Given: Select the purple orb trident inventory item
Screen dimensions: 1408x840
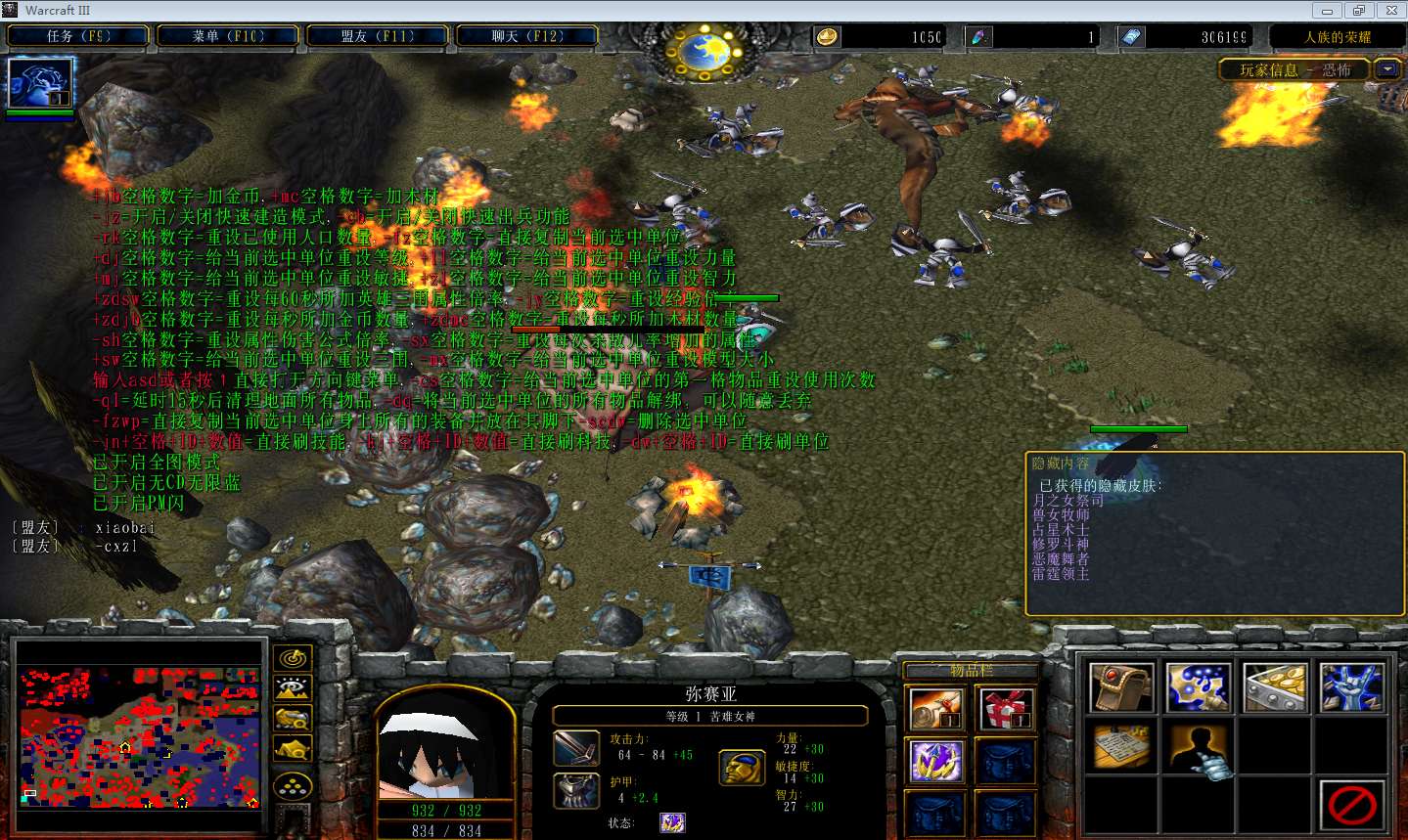Looking at the screenshot, I should (936, 762).
